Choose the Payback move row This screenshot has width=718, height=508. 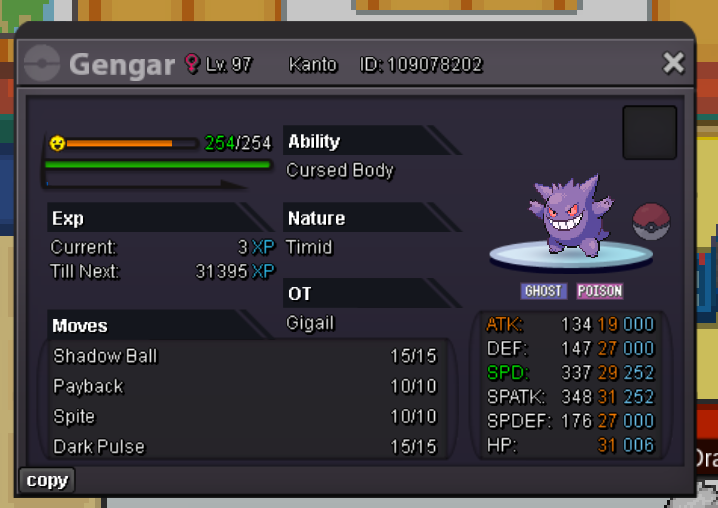[x=245, y=386]
